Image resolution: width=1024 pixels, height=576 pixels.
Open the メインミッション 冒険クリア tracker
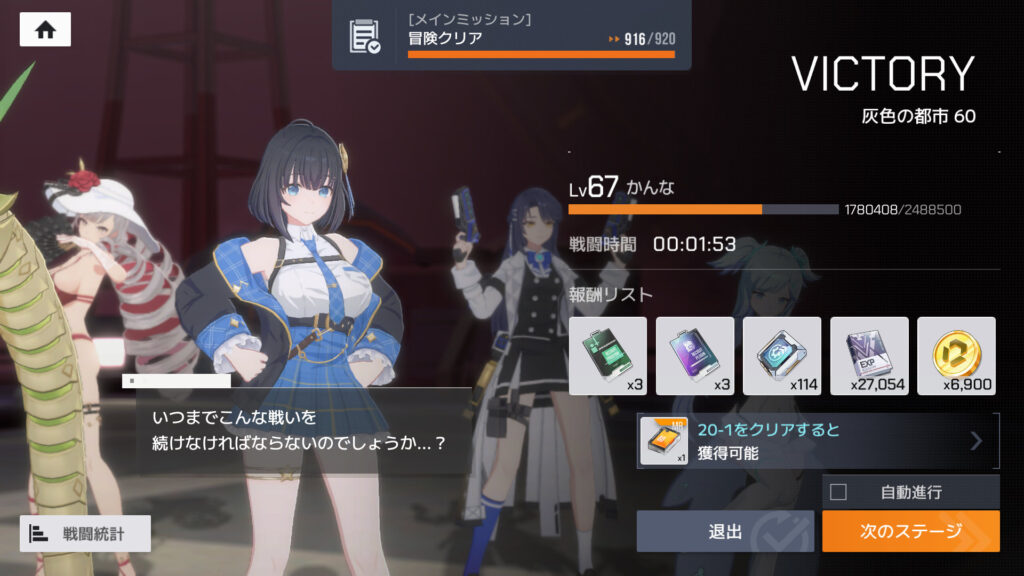511,35
